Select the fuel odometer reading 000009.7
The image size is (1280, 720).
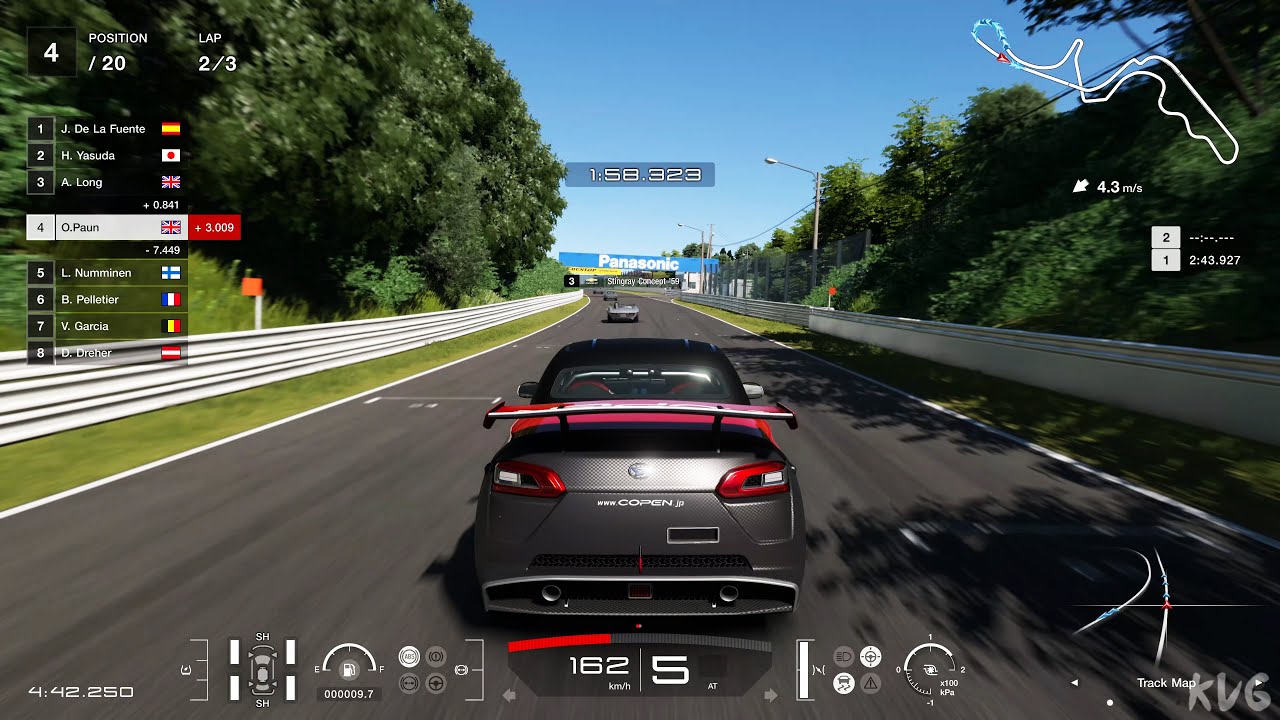point(347,695)
